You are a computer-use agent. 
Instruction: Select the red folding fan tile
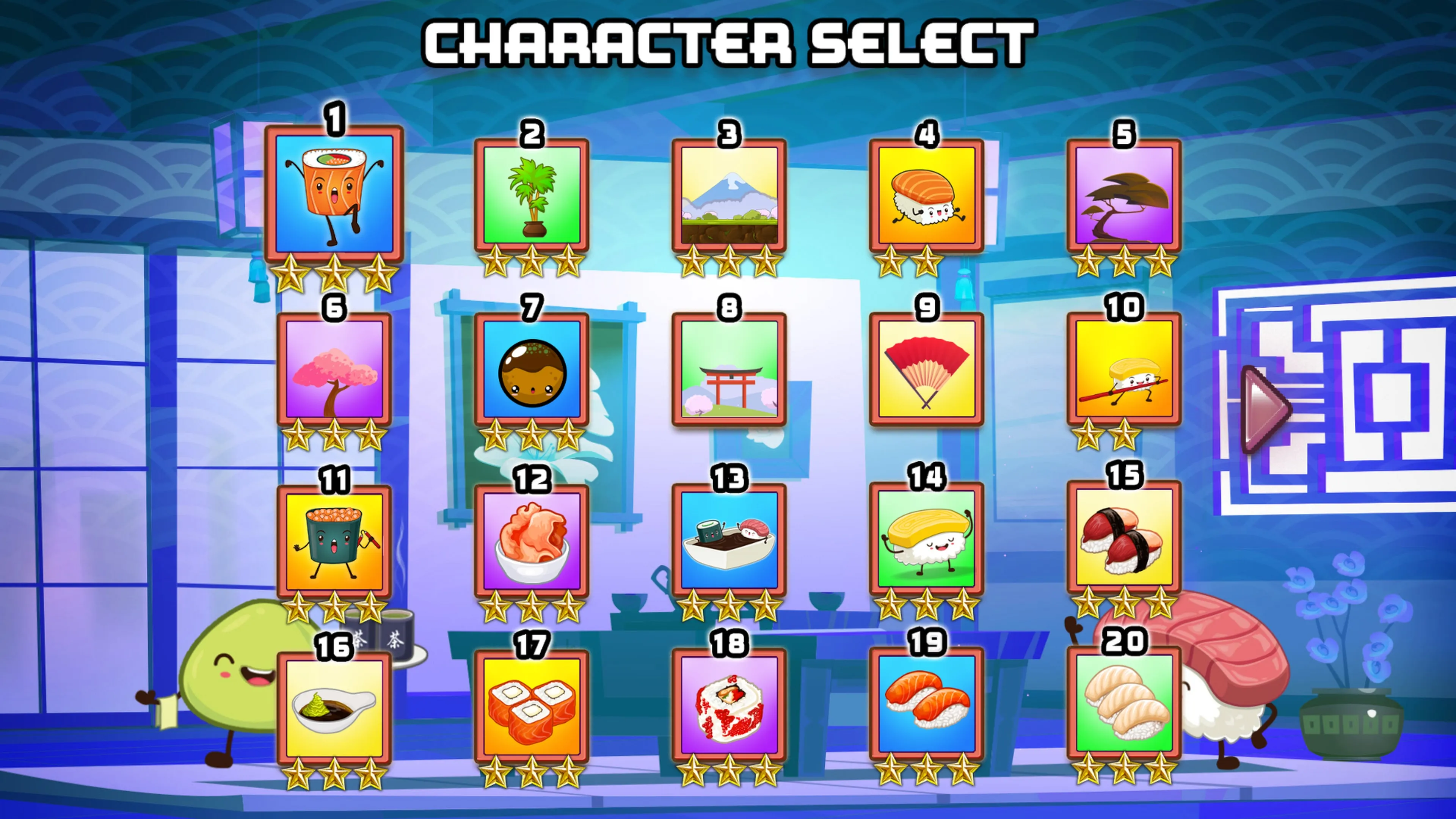click(926, 369)
